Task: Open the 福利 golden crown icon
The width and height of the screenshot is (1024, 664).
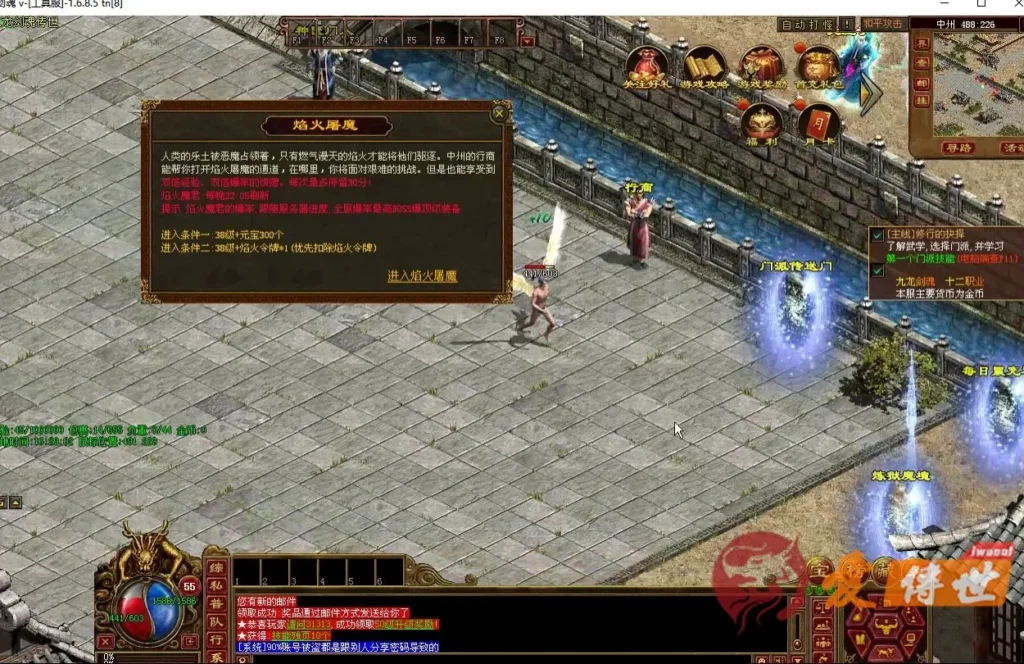Action: pyautogui.click(x=762, y=124)
